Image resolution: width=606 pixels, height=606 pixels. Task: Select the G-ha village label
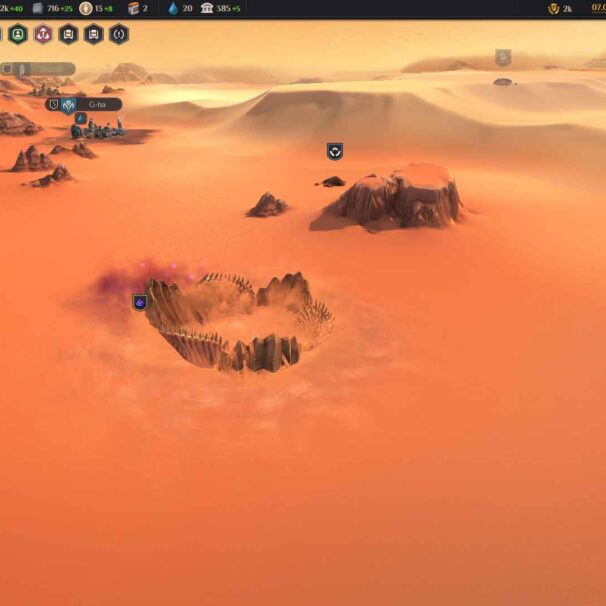coord(97,104)
